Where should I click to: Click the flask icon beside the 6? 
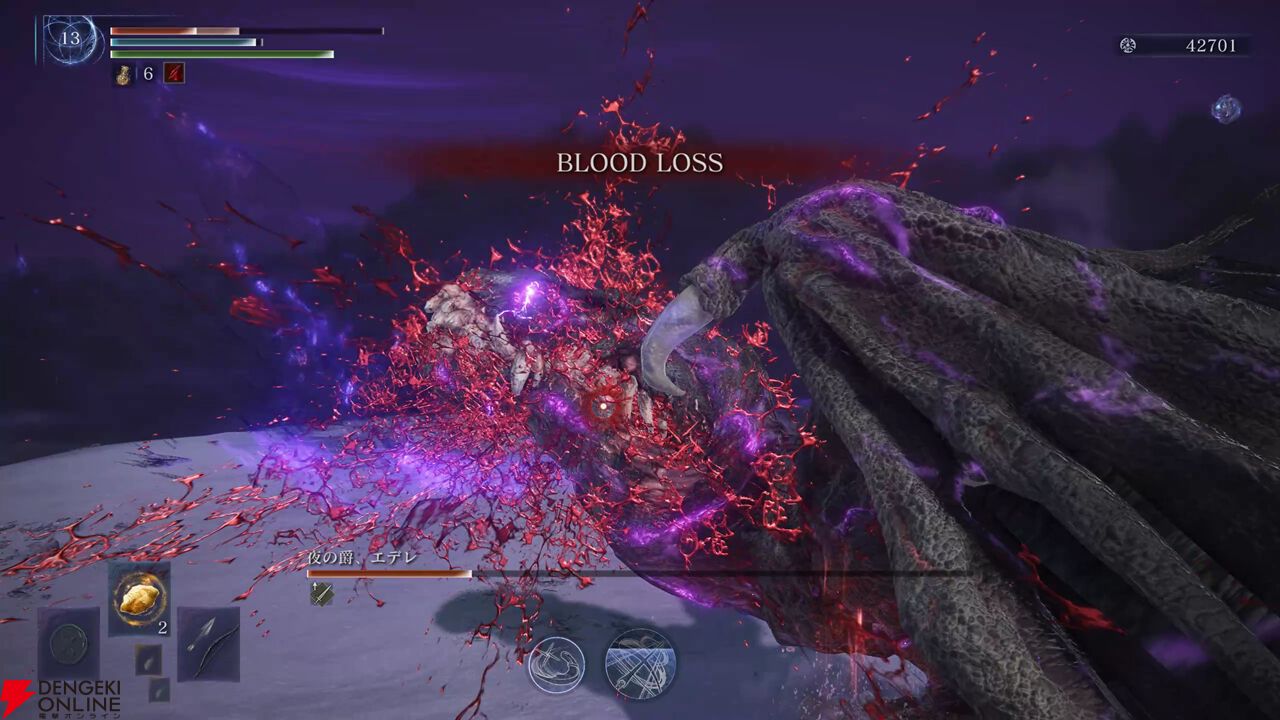[124, 74]
